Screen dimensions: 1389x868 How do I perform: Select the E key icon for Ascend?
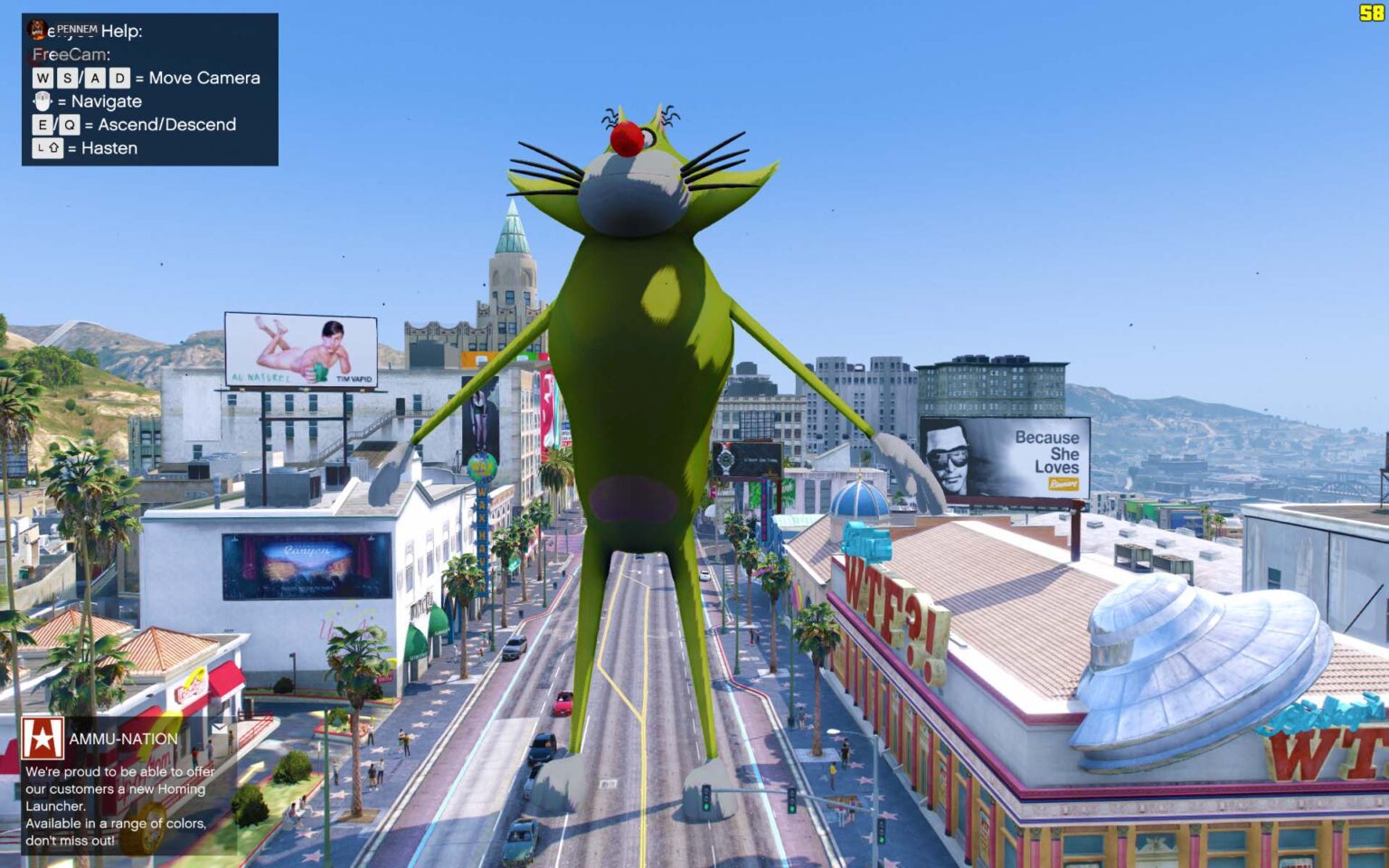click(43, 124)
